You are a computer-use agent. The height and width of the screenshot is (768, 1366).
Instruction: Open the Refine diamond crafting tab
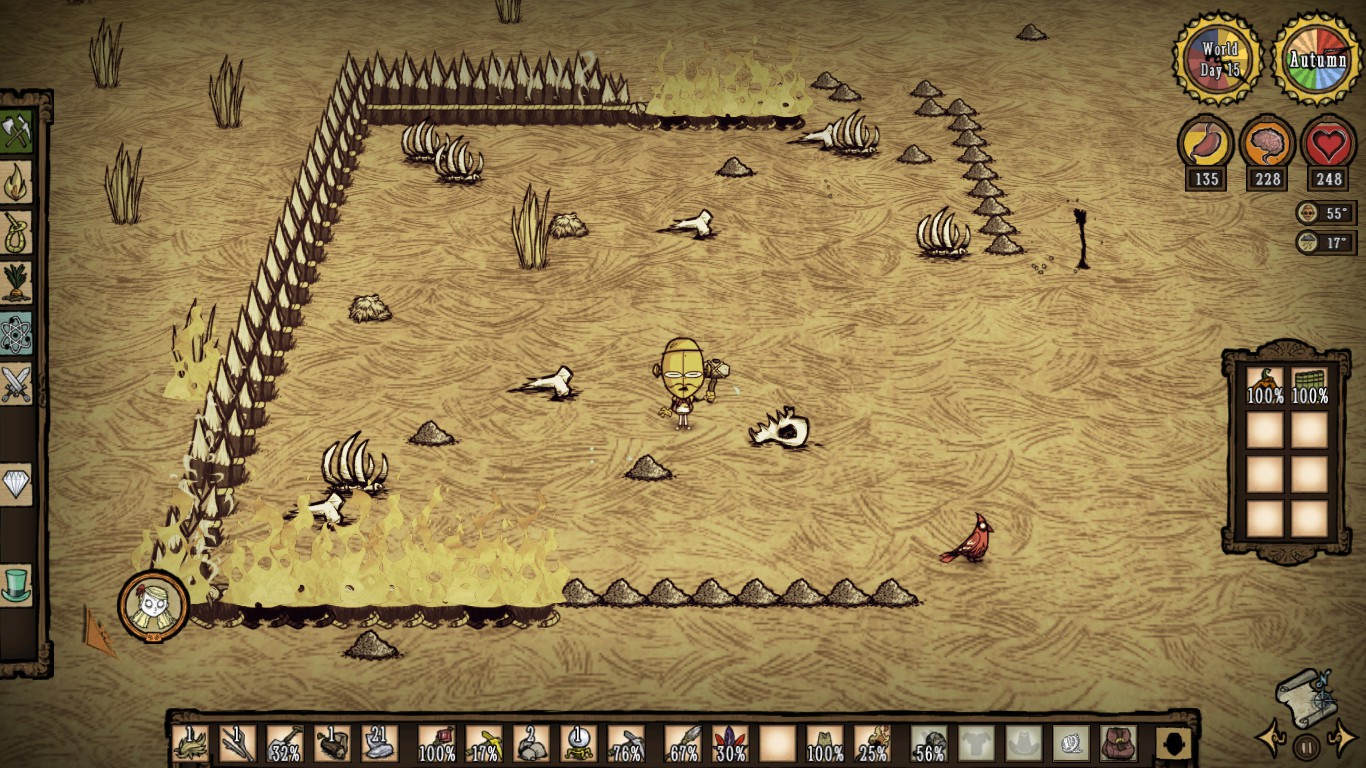(x=16, y=485)
